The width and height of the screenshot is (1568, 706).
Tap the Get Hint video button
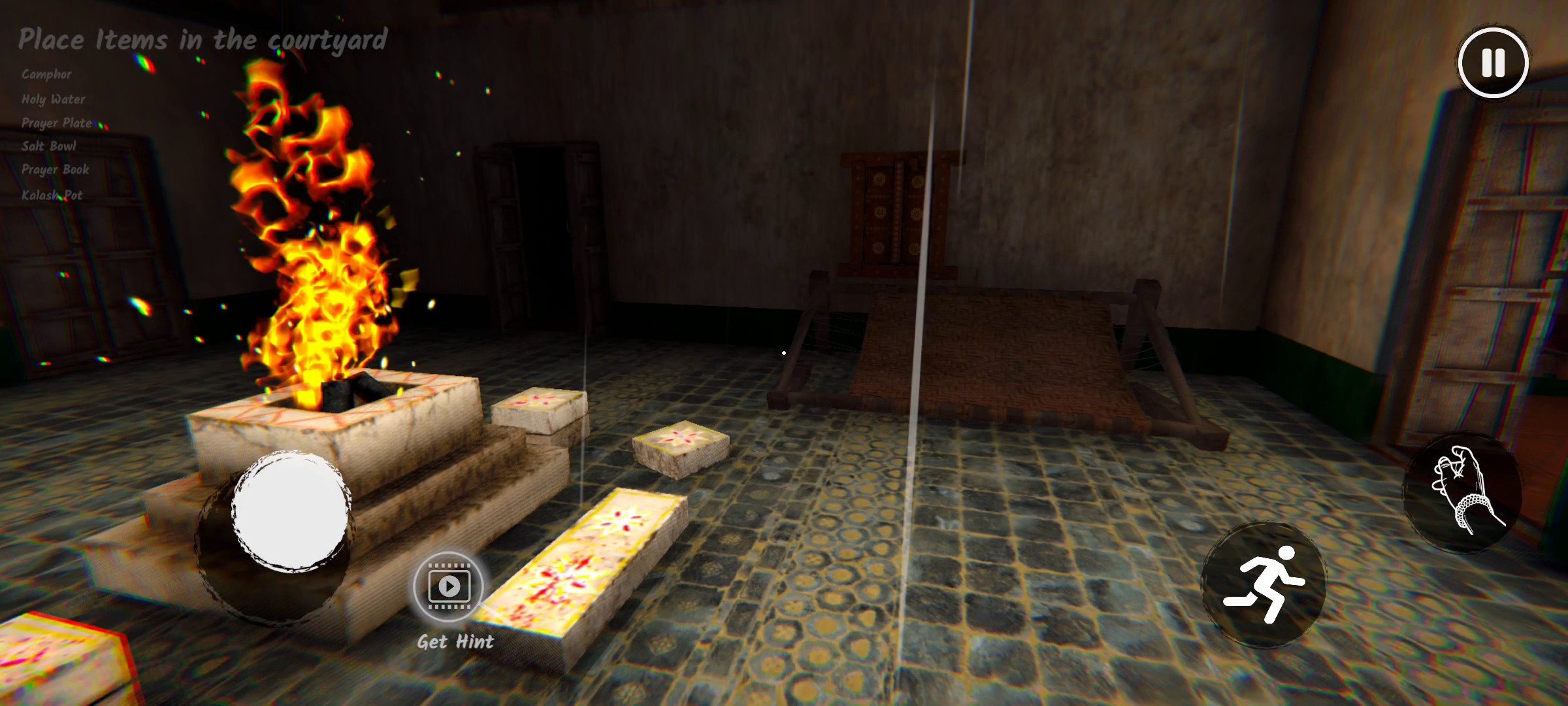(x=449, y=586)
